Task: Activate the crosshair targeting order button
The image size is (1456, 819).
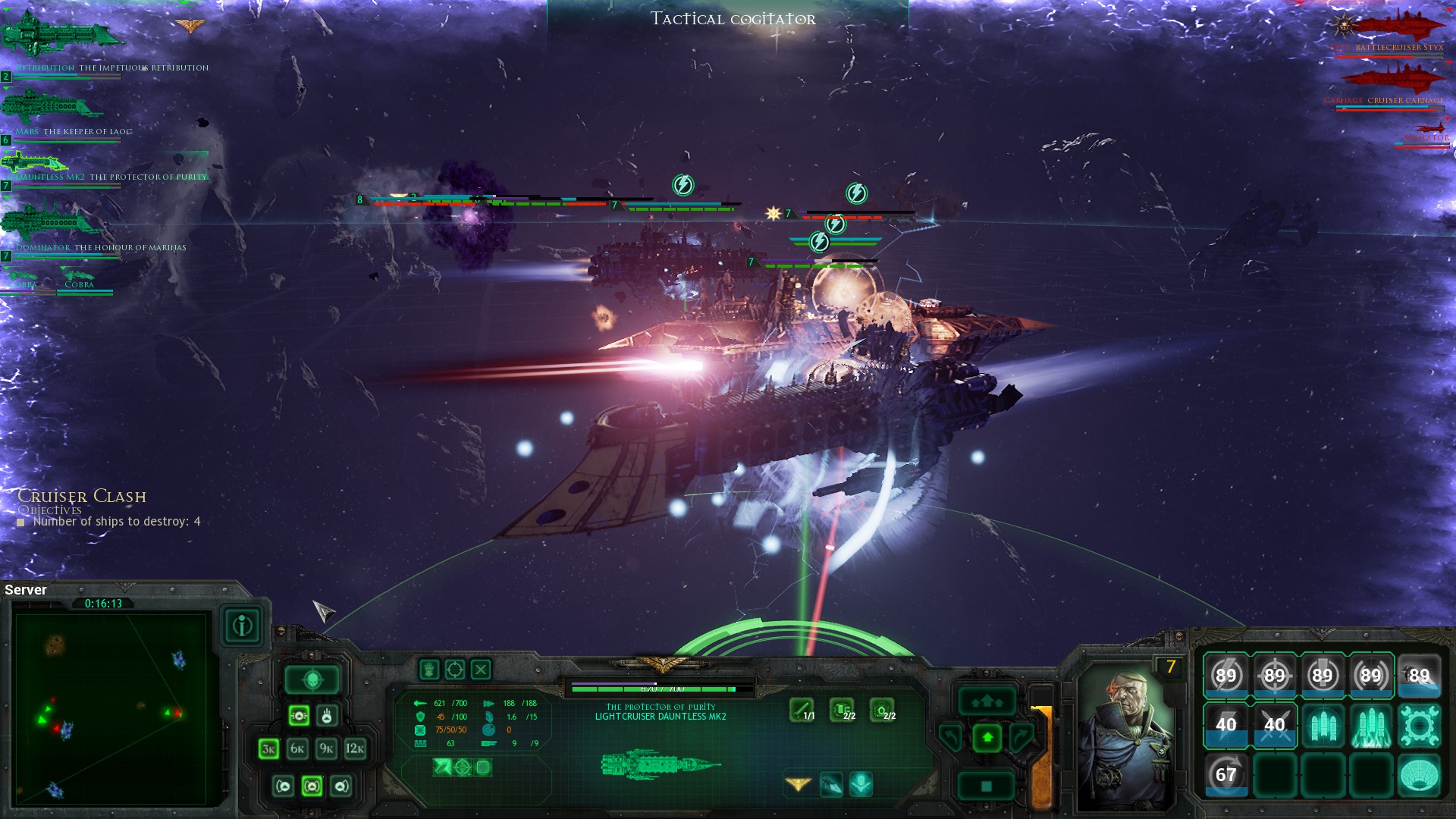Action: 454,670
